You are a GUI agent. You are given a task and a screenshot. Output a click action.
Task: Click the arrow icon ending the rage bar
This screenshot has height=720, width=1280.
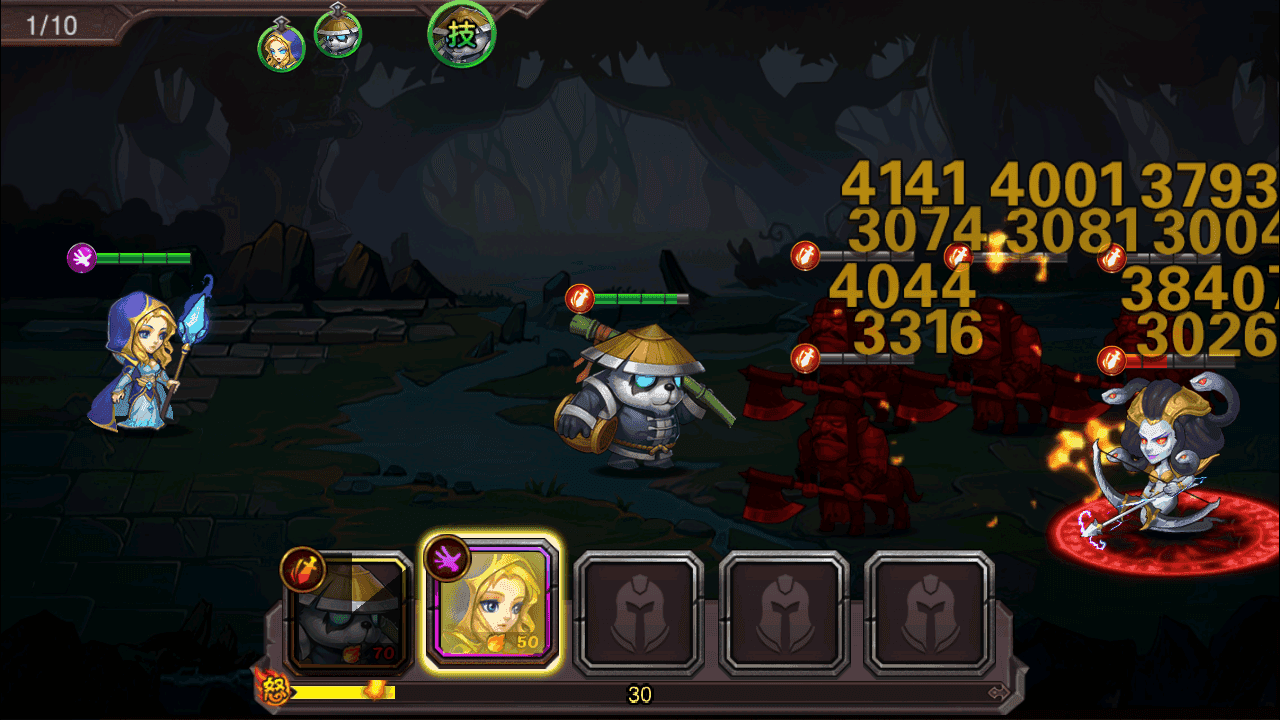997,692
